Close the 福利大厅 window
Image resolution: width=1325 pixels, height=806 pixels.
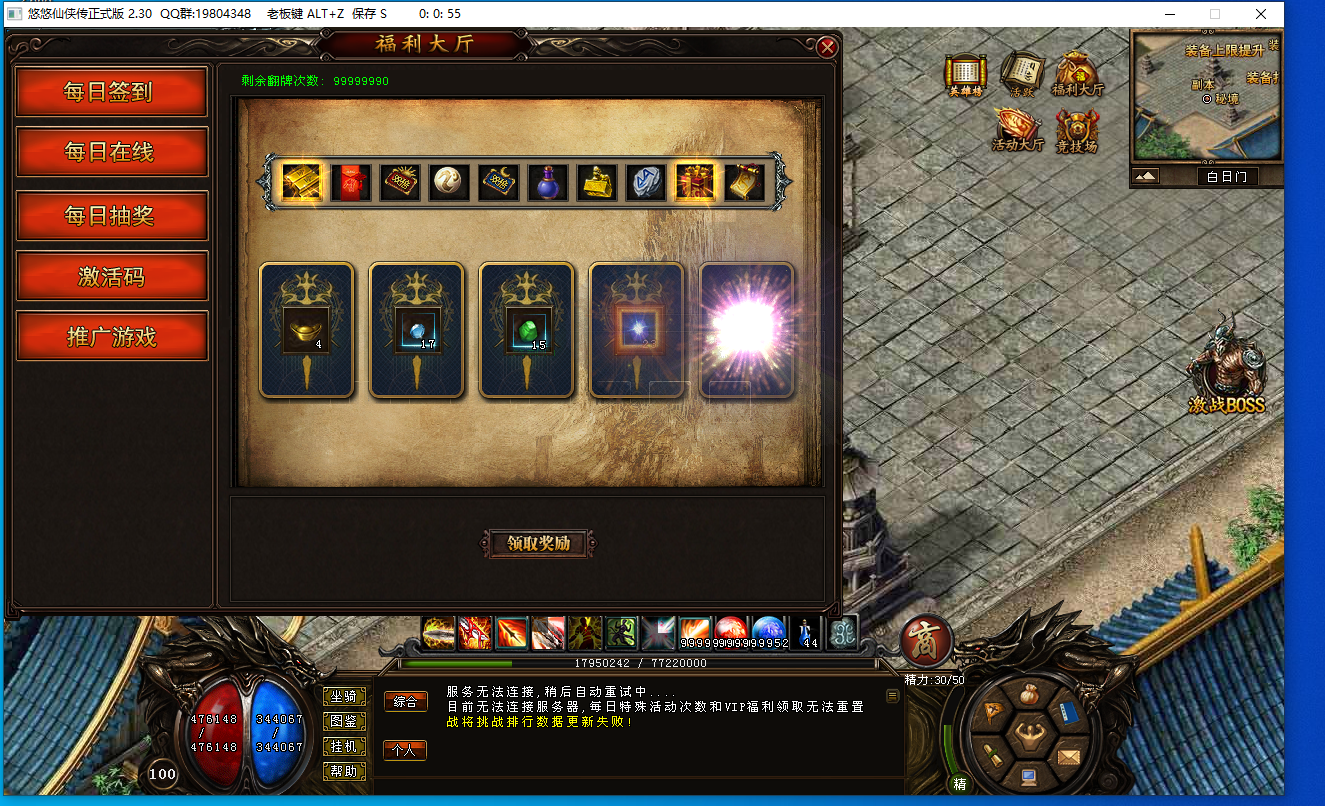[x=827, y=47]
